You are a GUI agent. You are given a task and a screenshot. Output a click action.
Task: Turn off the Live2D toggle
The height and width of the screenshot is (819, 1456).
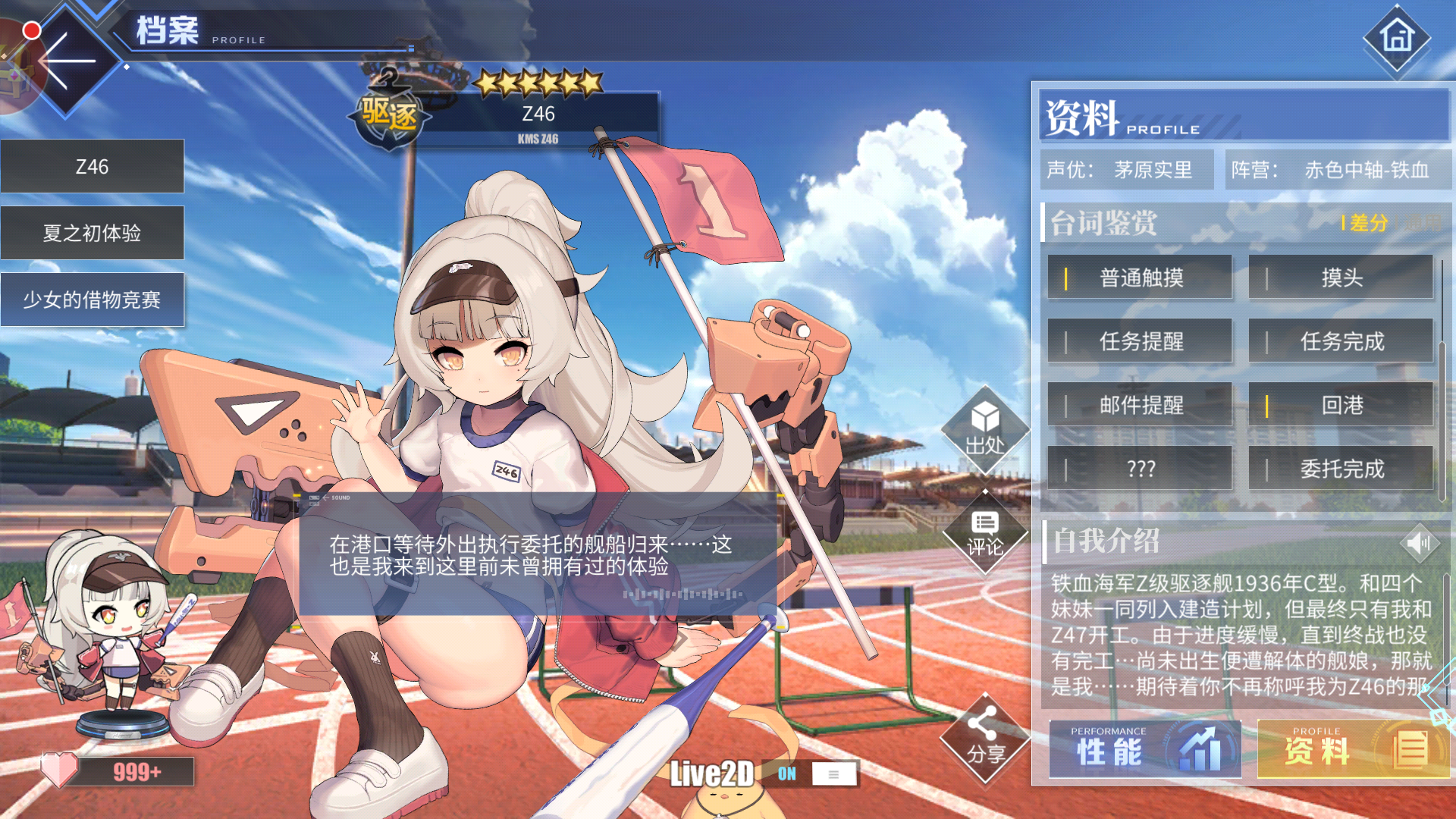tap(786, 774)
